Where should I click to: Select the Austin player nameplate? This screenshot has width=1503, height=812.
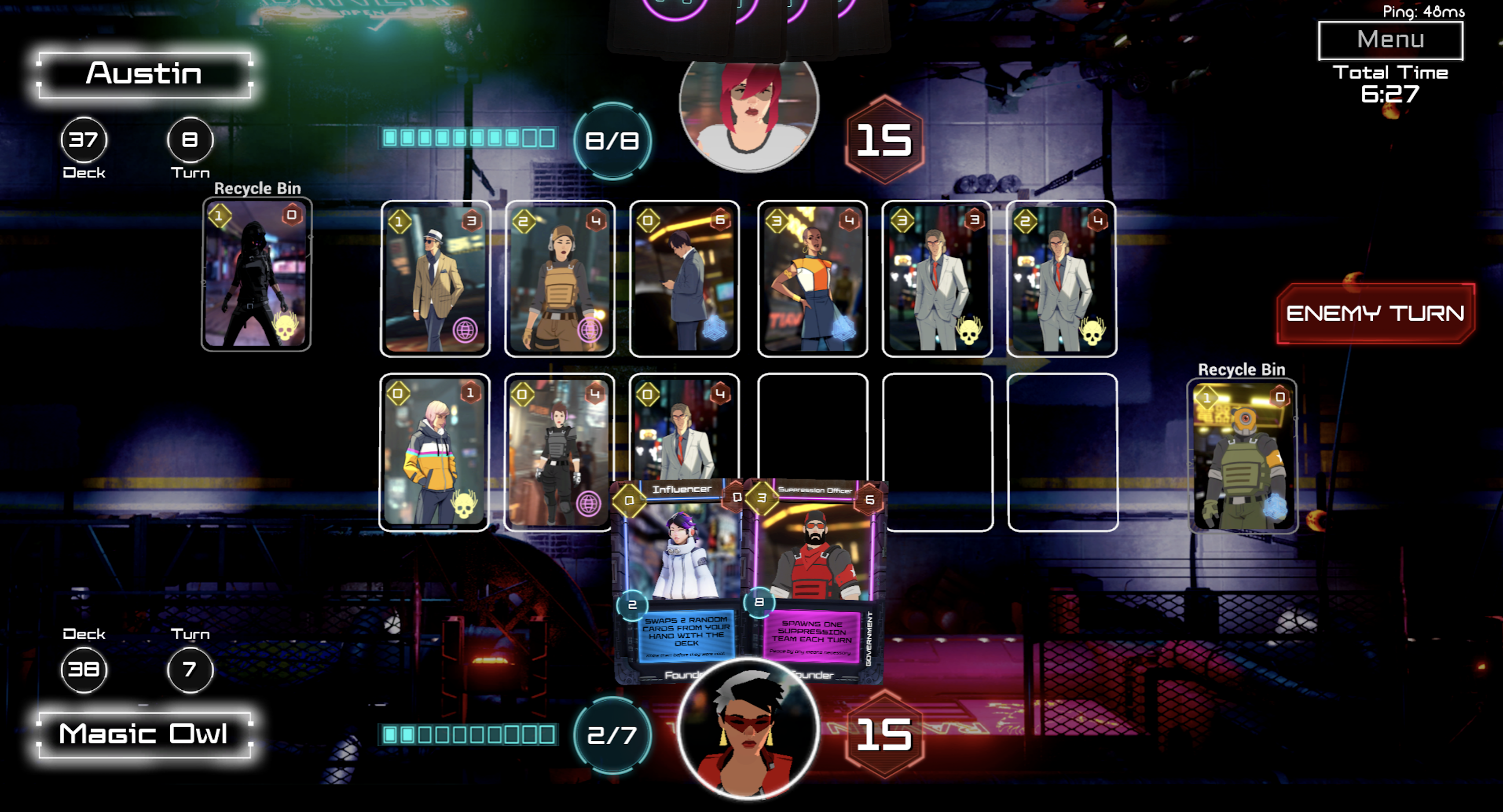144,73
